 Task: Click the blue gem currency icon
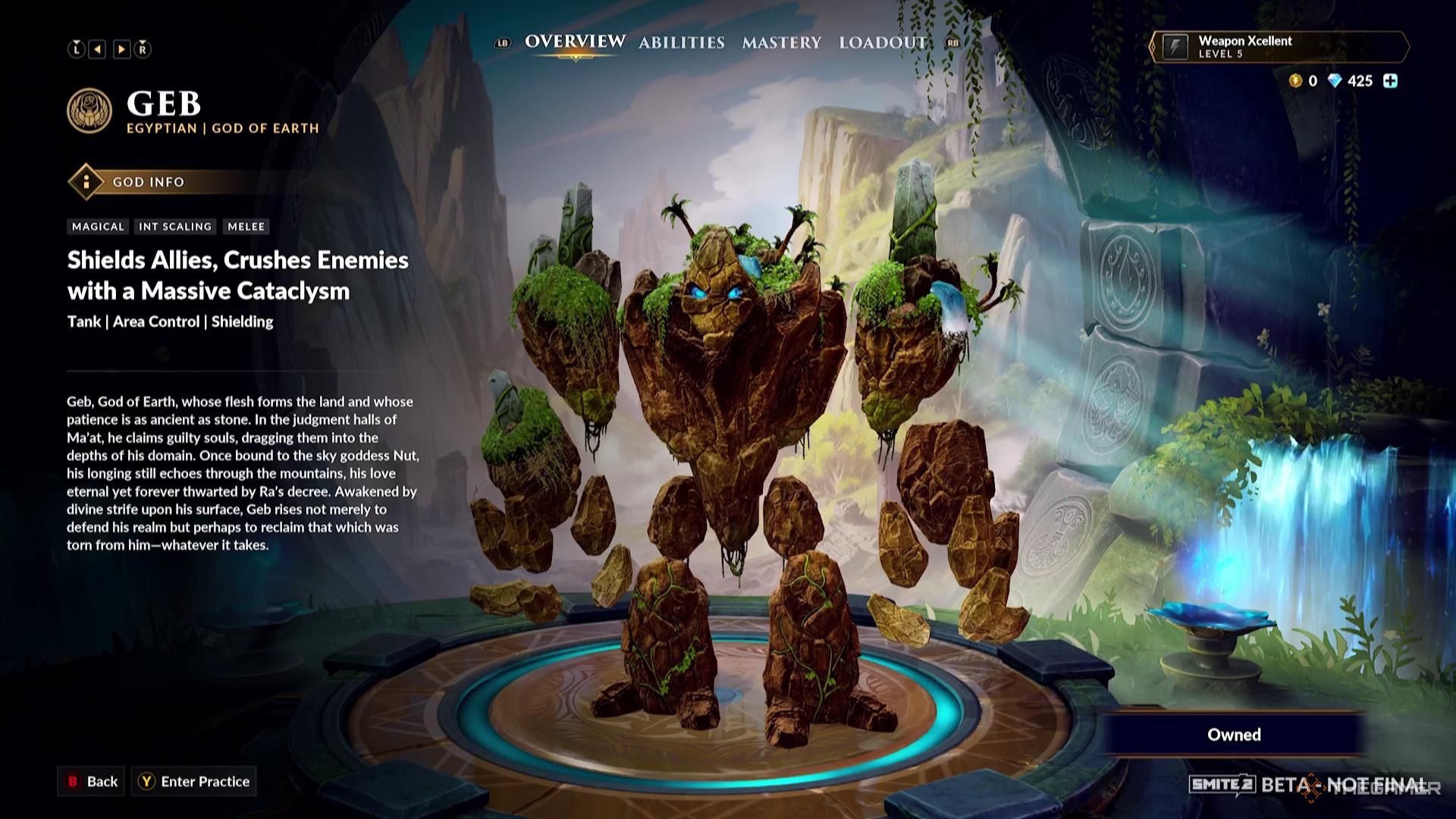click(x=1337, y=81)
